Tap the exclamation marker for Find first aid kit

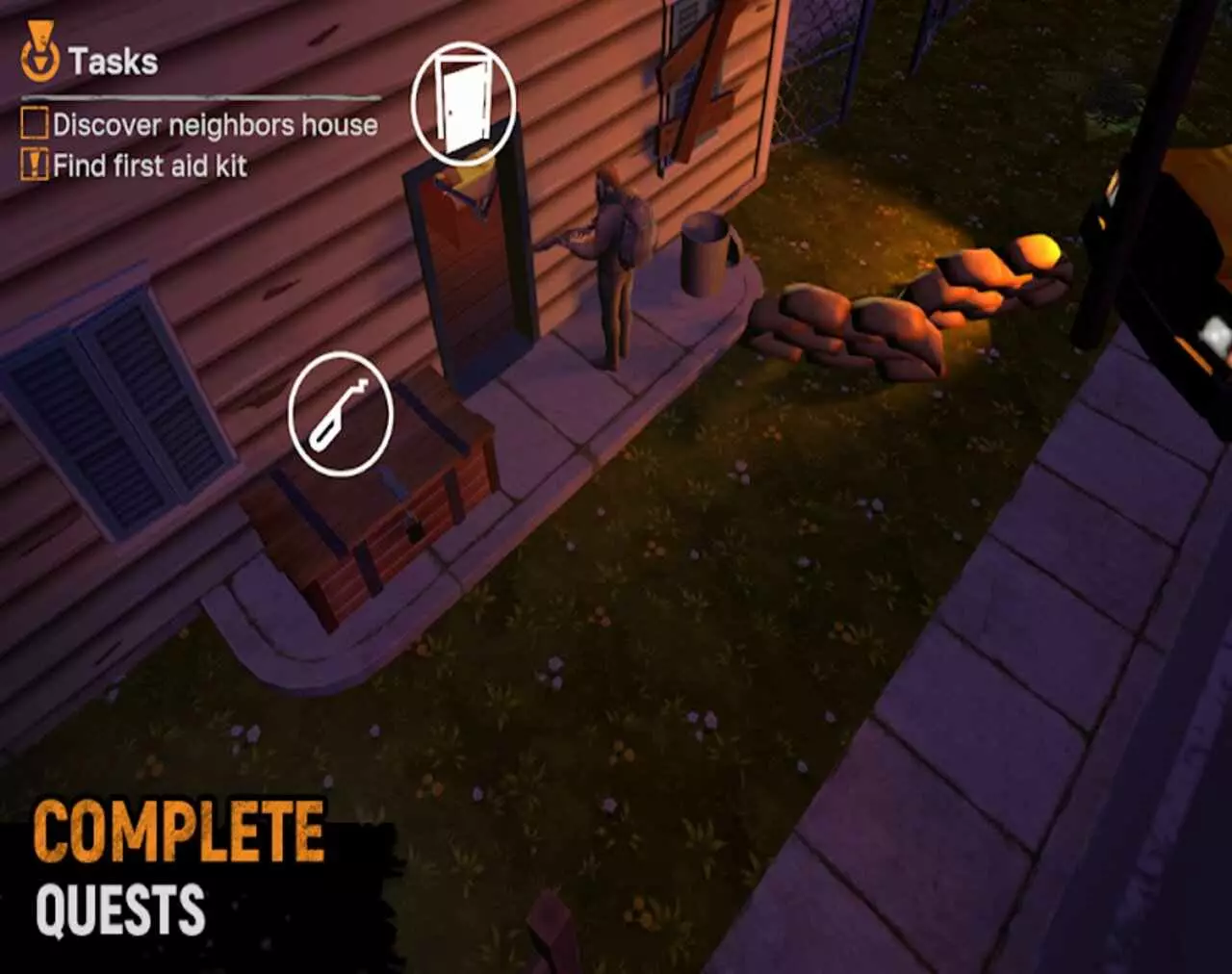pyautogui.click(x=34, y=164)
